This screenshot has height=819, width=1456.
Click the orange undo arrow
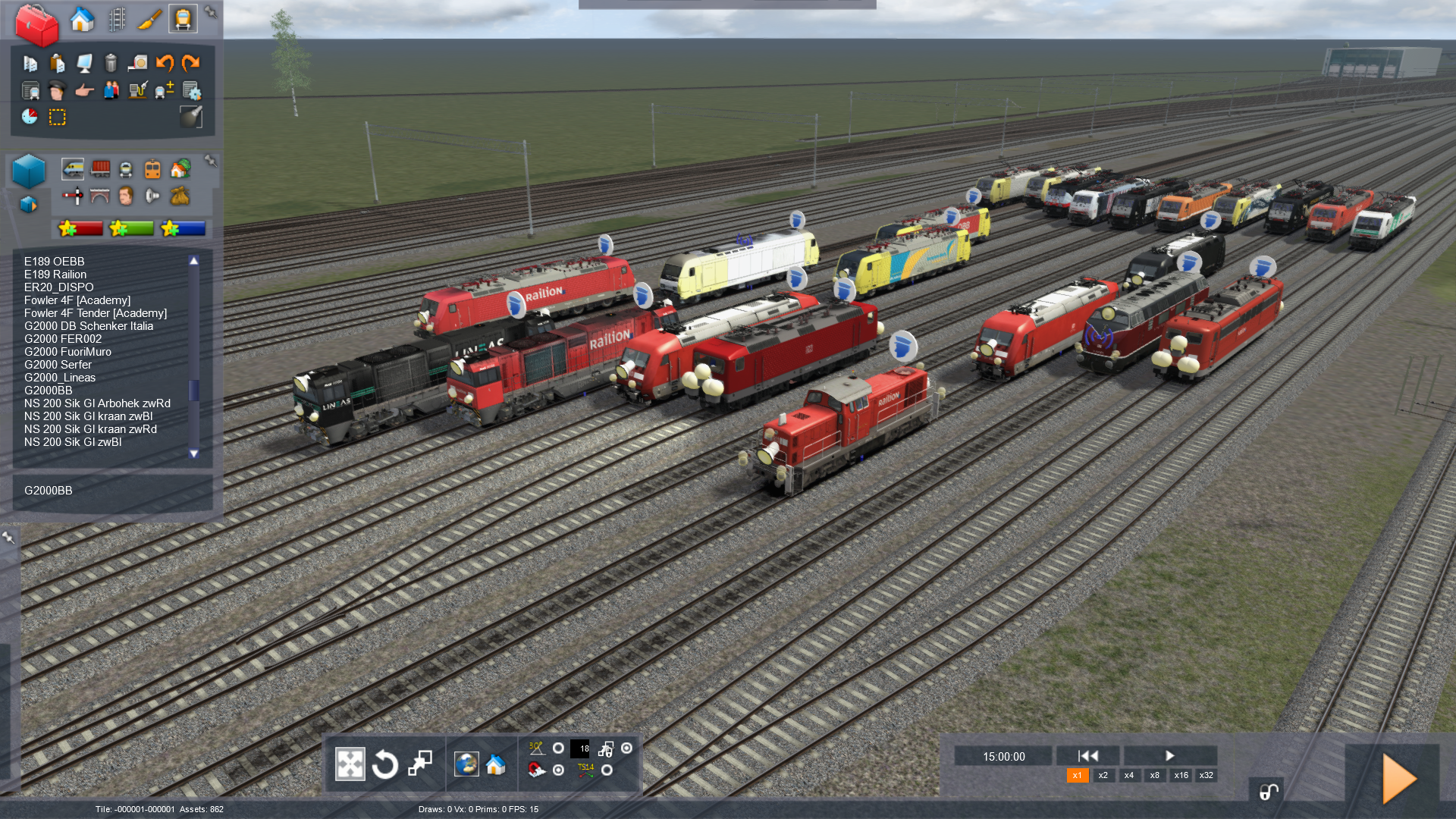point(165,63)
